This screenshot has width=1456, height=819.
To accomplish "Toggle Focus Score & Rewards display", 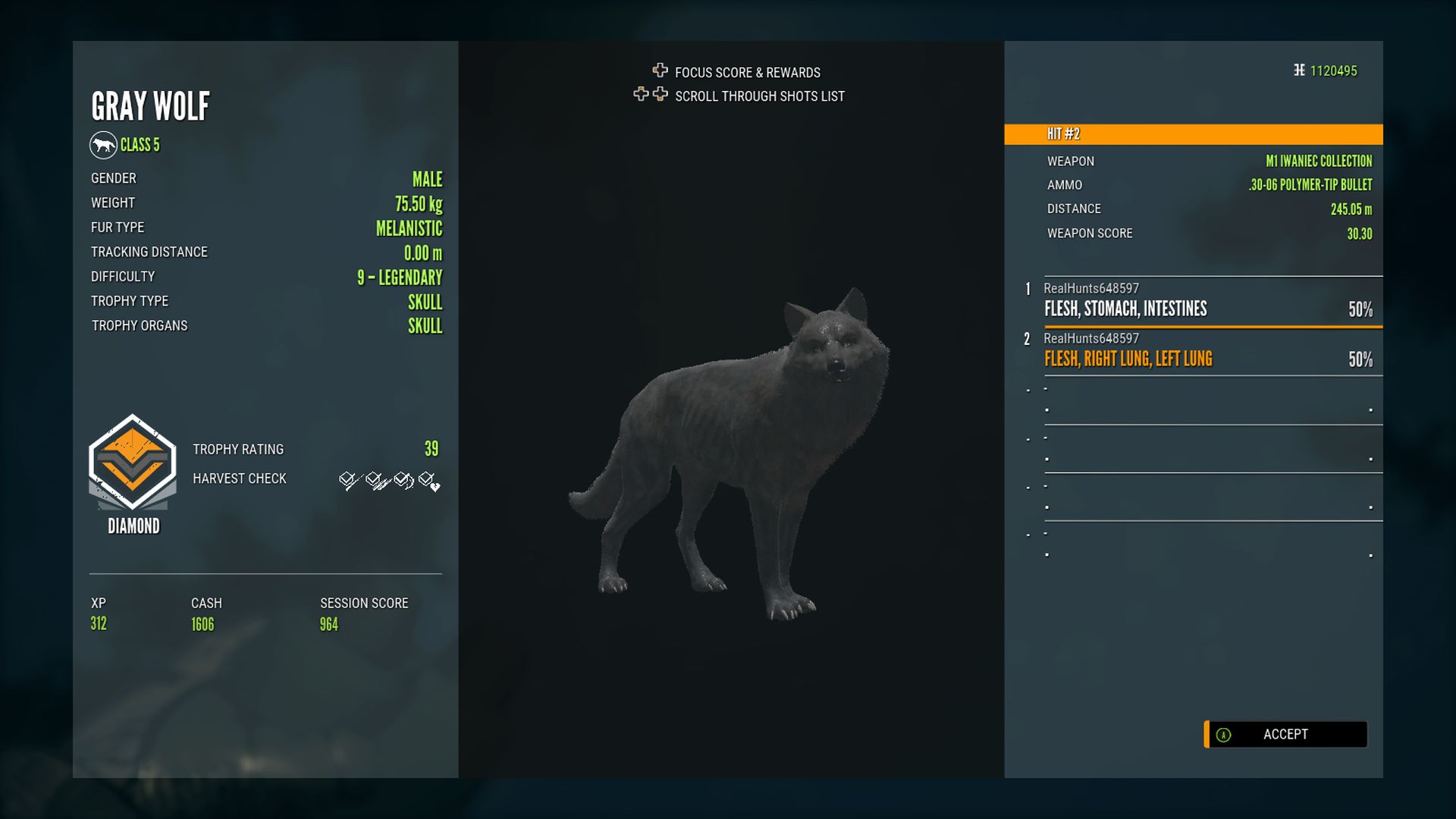I will pos(747,72).
